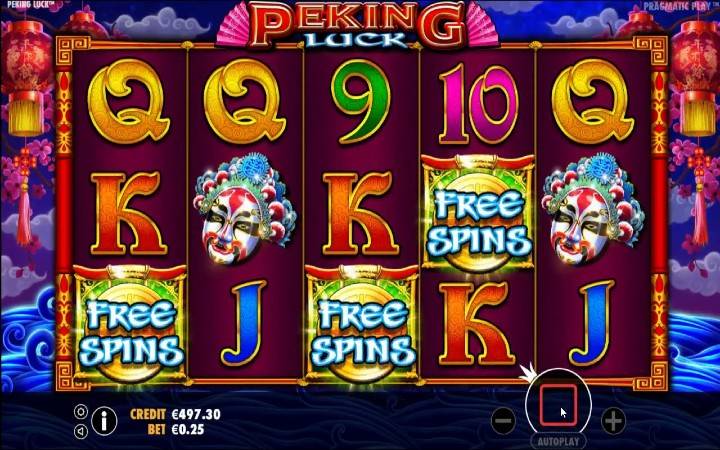
Task: Open the info paytable button
Action: tap(104, 420)
